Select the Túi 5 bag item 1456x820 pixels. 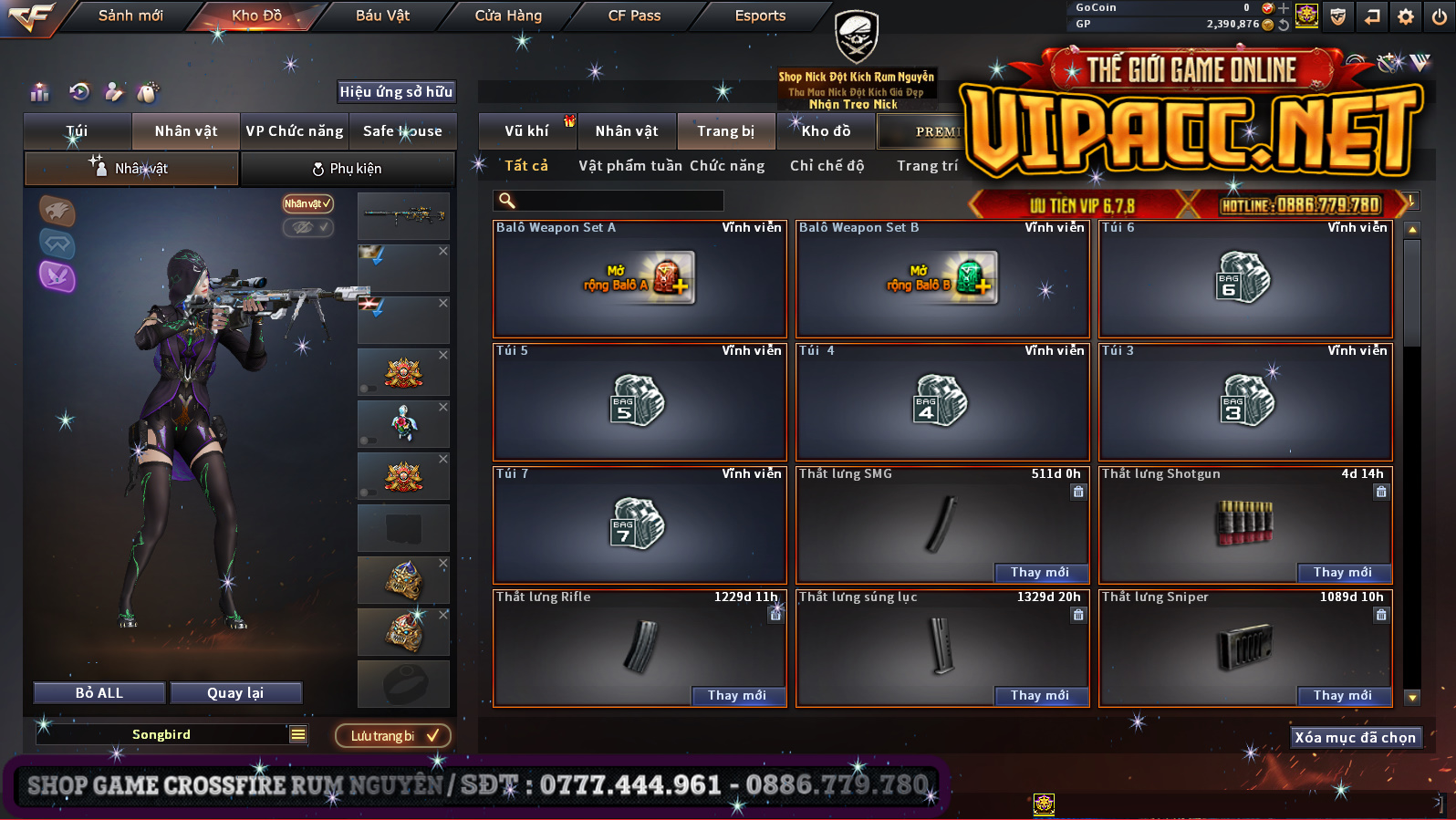click(640, 402)
